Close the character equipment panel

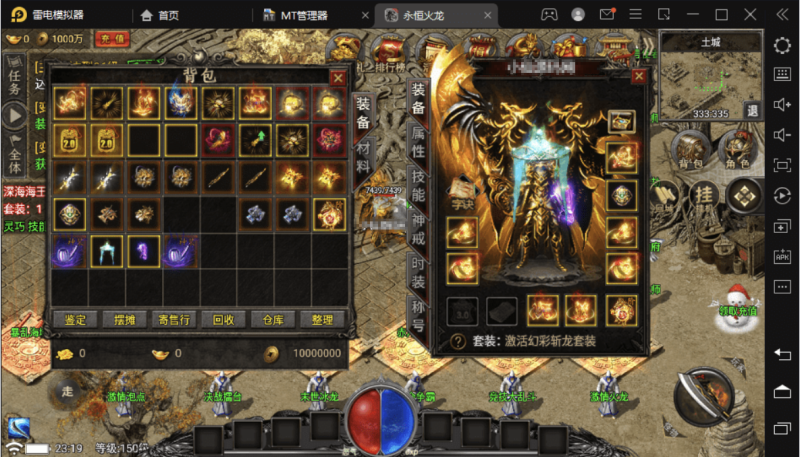[x=639, y=77]
